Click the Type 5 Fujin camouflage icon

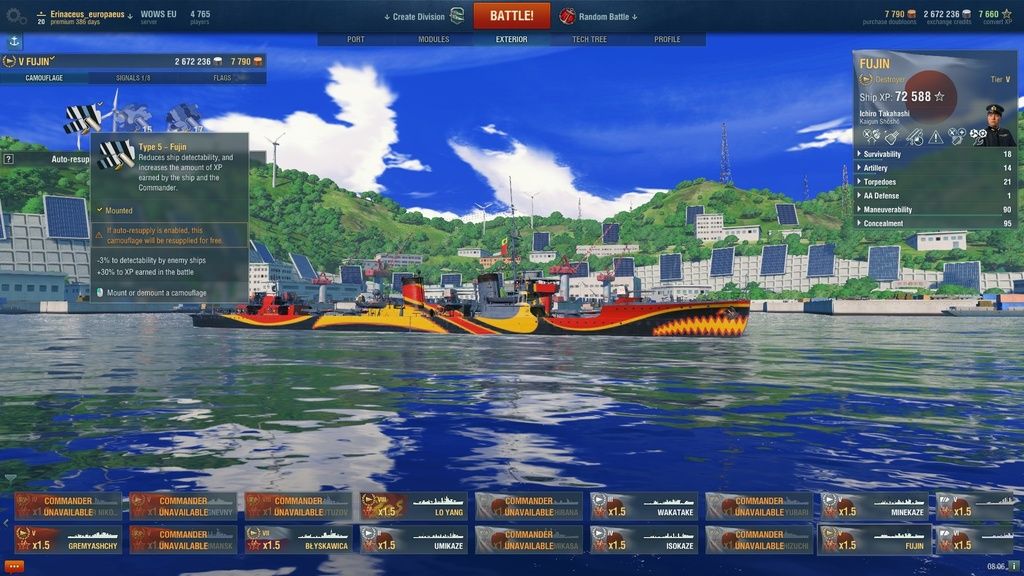pos(82,118)
